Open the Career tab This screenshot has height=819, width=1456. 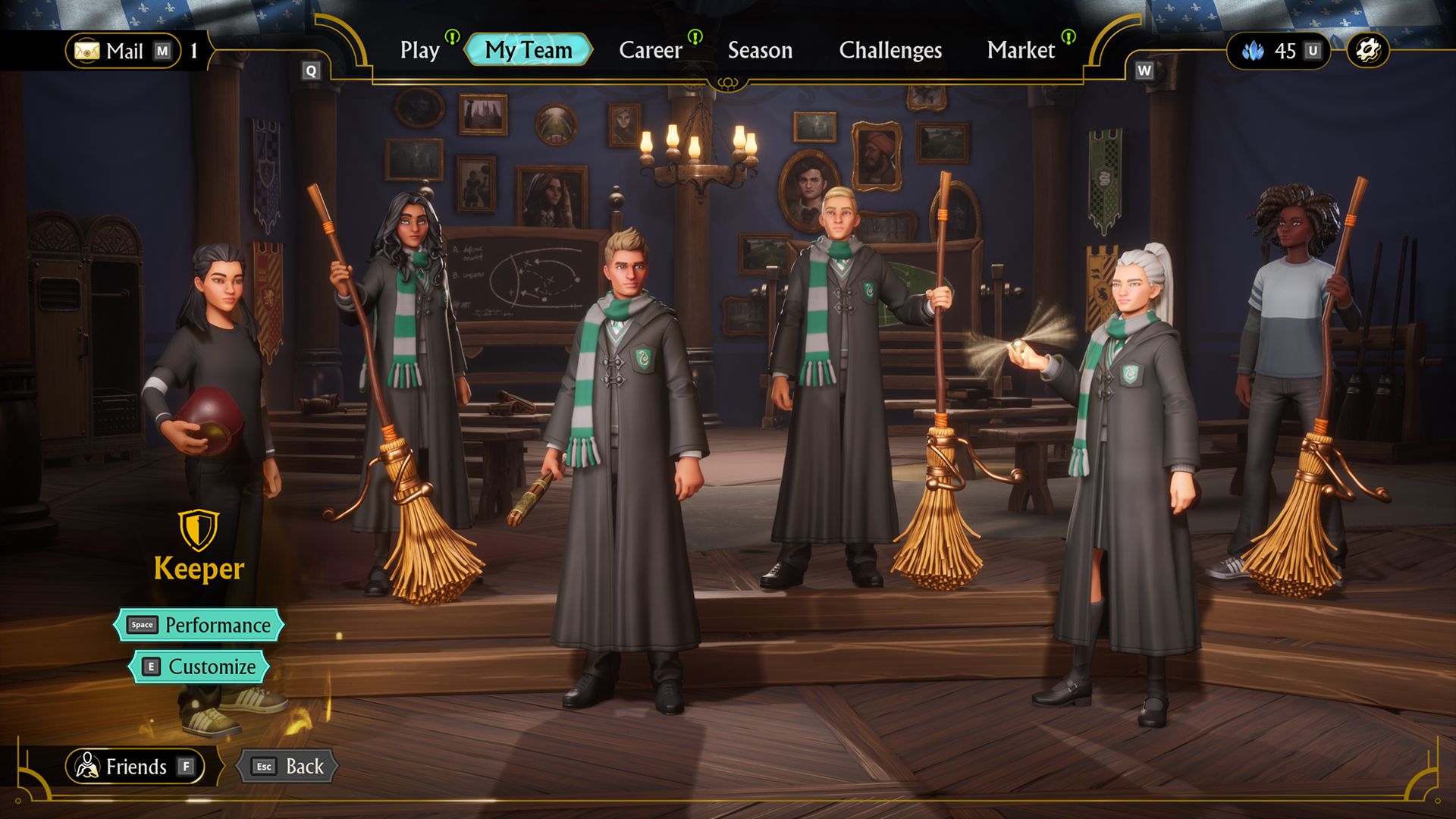pyautogui.click(x=651, y=50)
